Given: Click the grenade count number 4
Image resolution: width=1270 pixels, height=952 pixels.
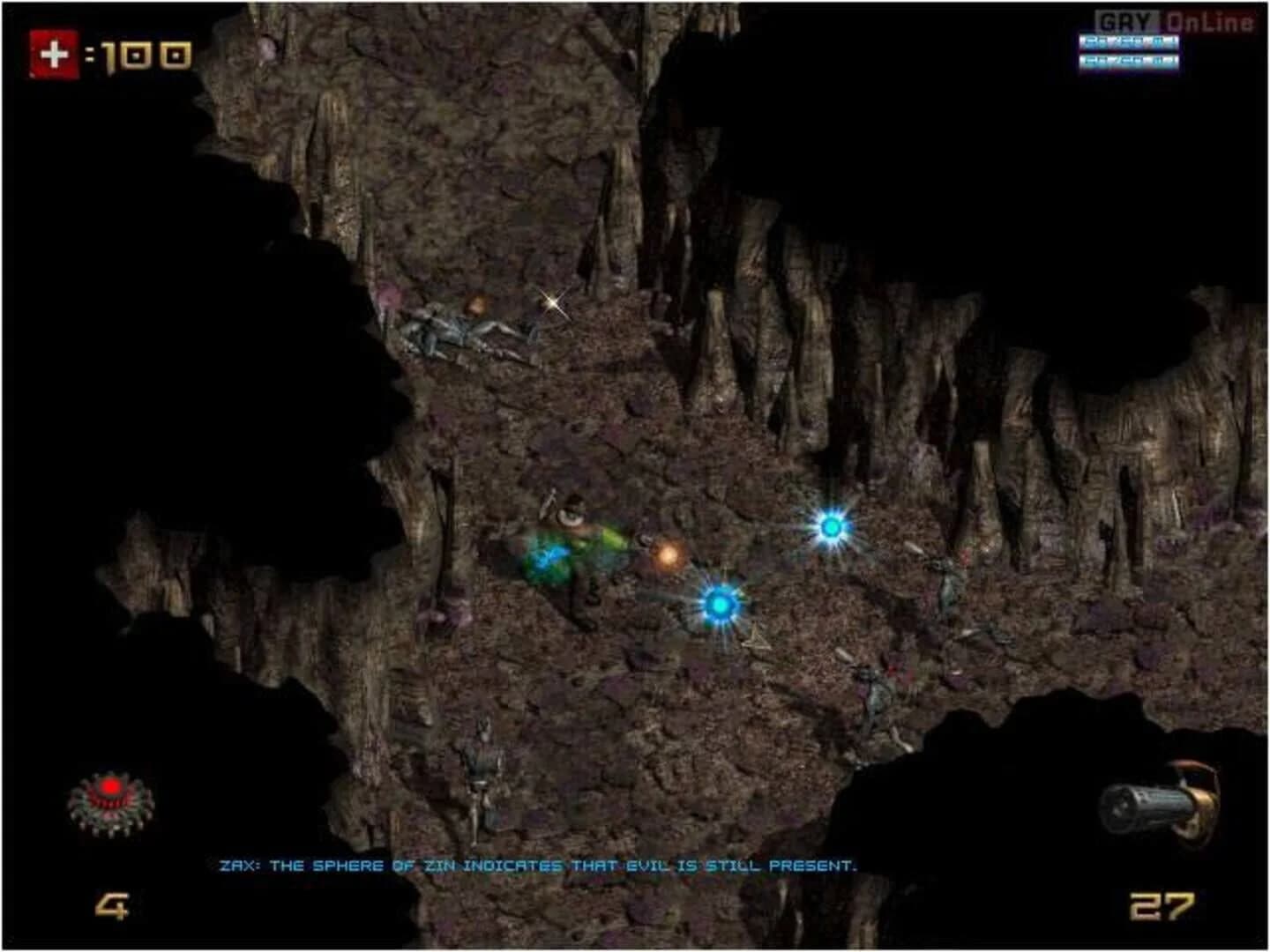Looking at the screenshot, I should (110, 906).
